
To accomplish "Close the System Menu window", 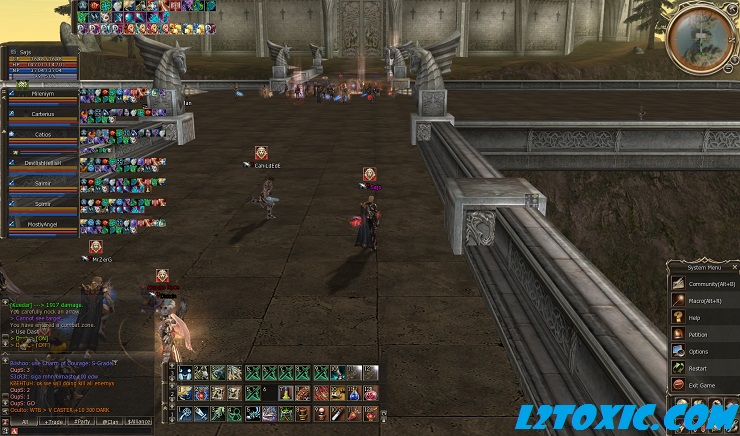I will [x=733, y=267].
